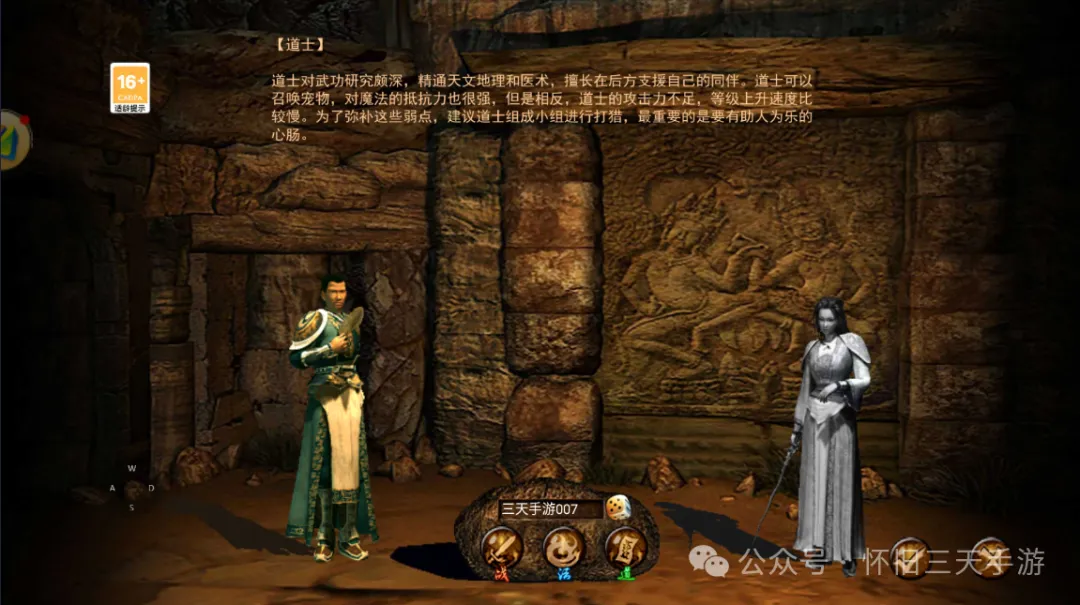Screen dimensions: 1080x605
Task: Roll the dice for a random name
Action: tap(618, 508)
